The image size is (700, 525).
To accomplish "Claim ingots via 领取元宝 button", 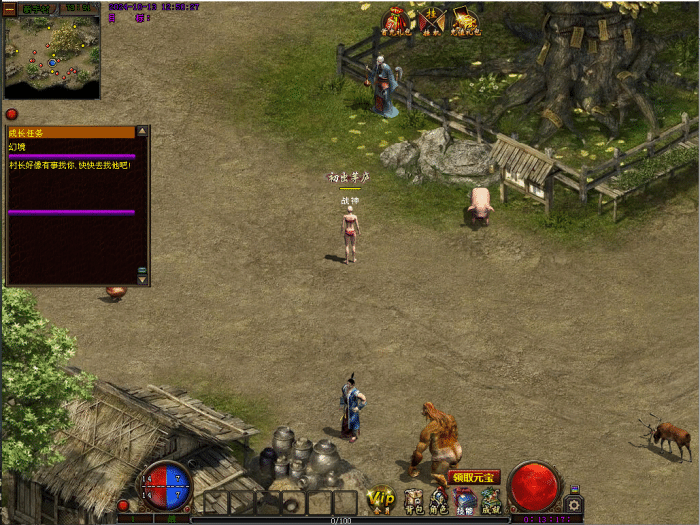I will tap(474, 477).
